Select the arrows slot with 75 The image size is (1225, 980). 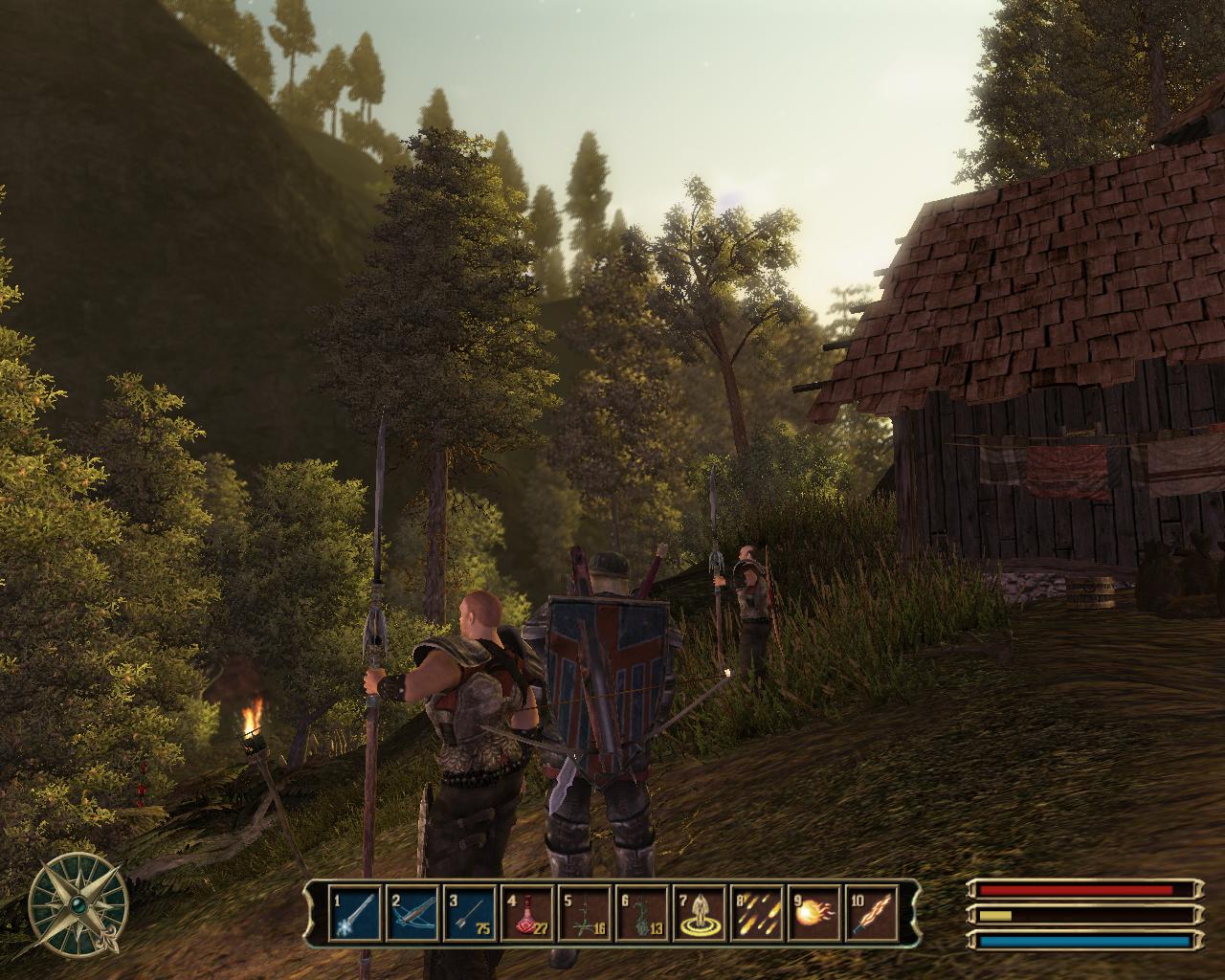471,915
